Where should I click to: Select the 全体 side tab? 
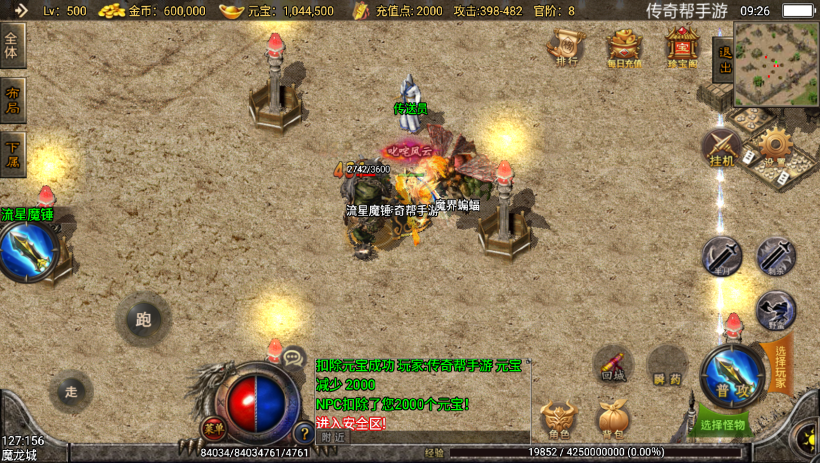[x=12, y=45]
